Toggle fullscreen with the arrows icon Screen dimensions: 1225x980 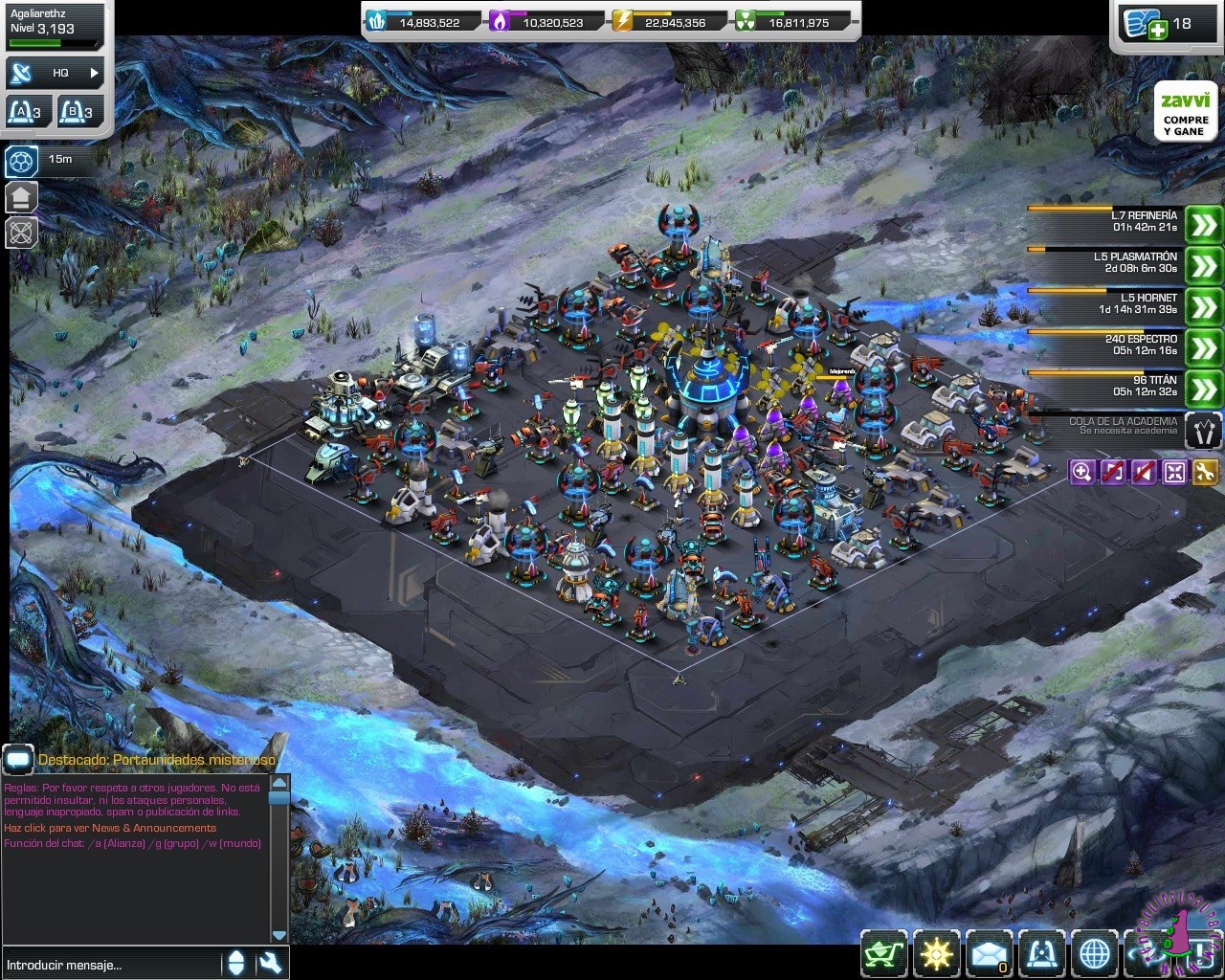(1174, 471)
